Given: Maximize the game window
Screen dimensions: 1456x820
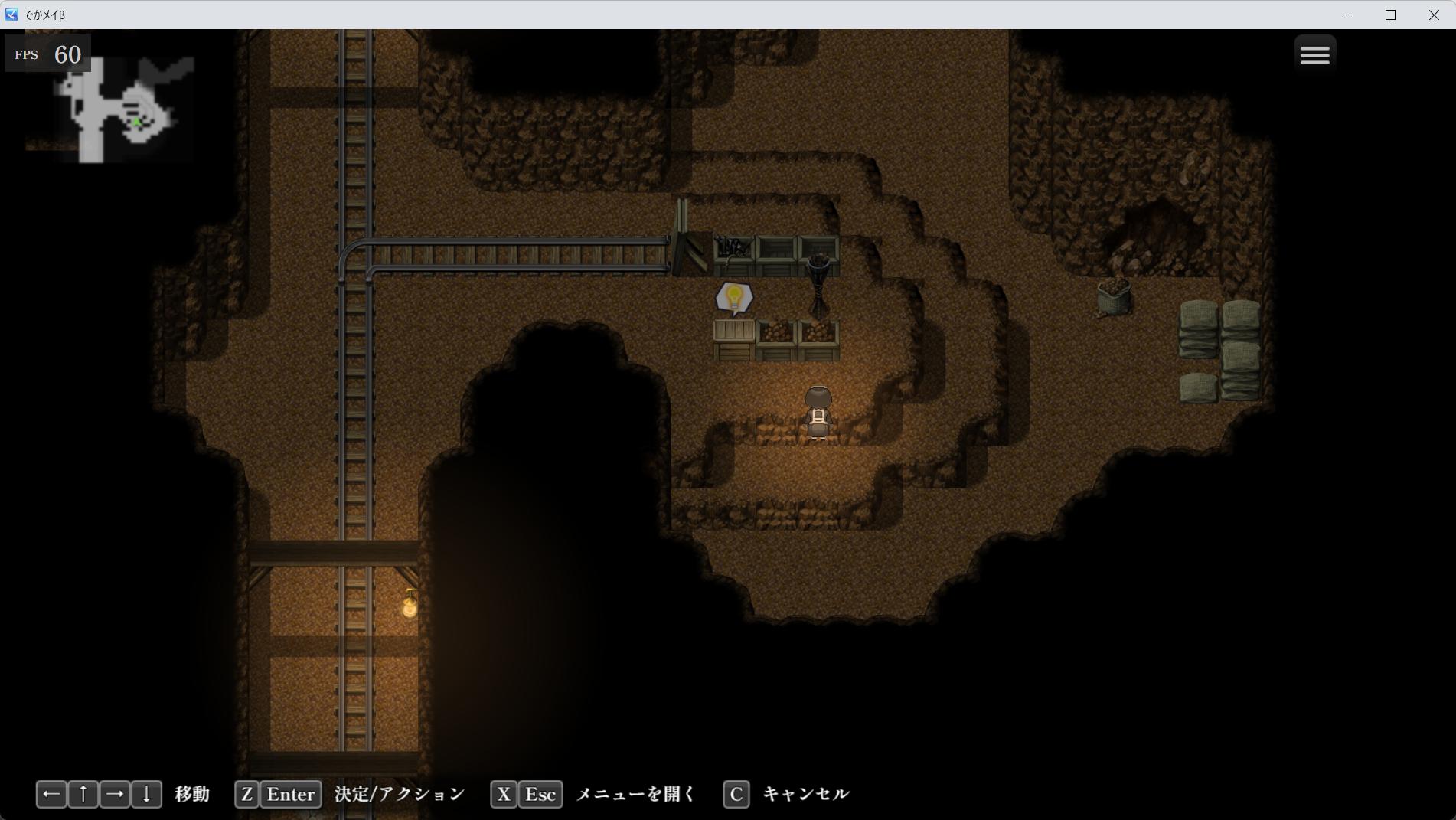Looking at the screenshot, I should [1390, 15].
